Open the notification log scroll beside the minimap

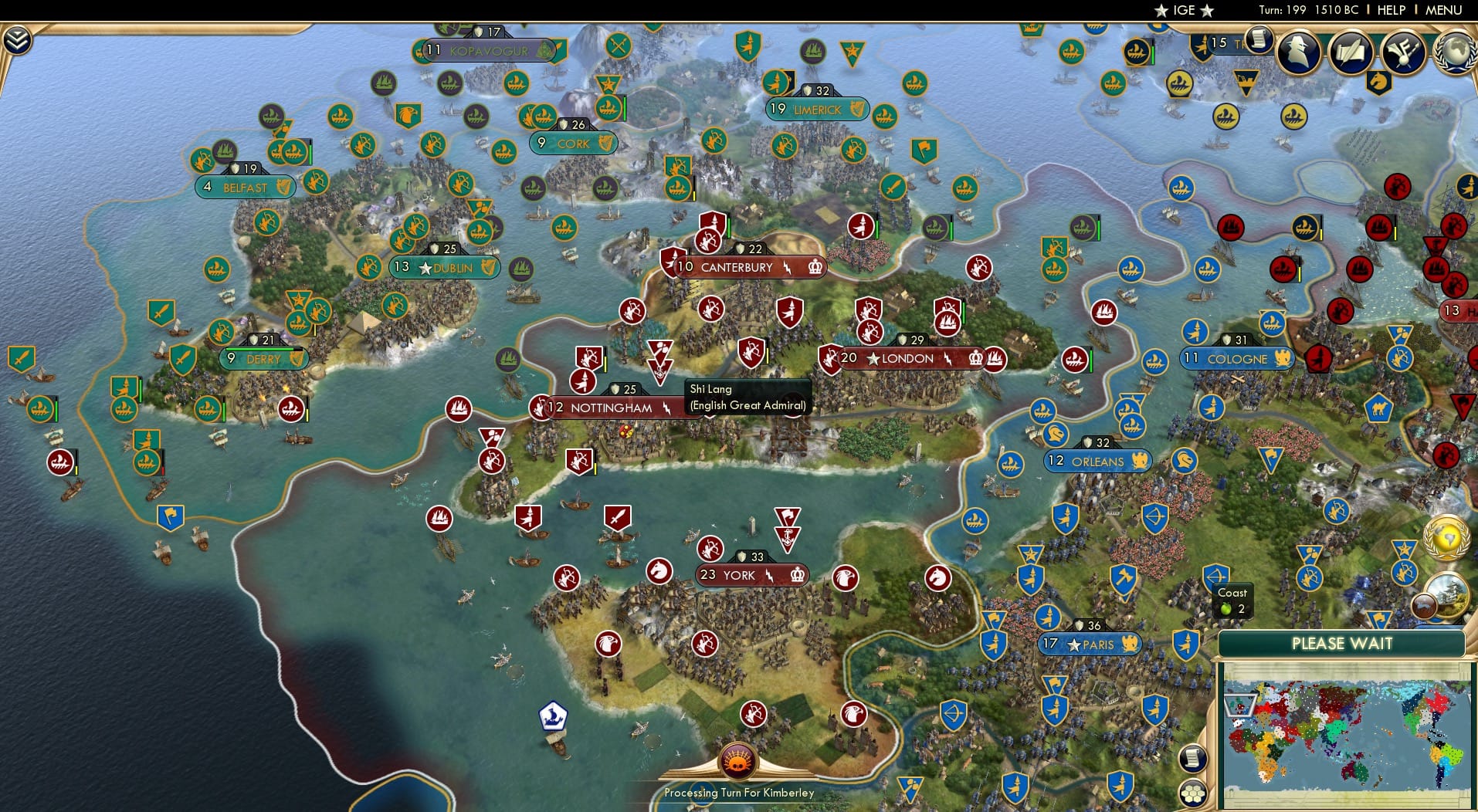[1194, 758]
